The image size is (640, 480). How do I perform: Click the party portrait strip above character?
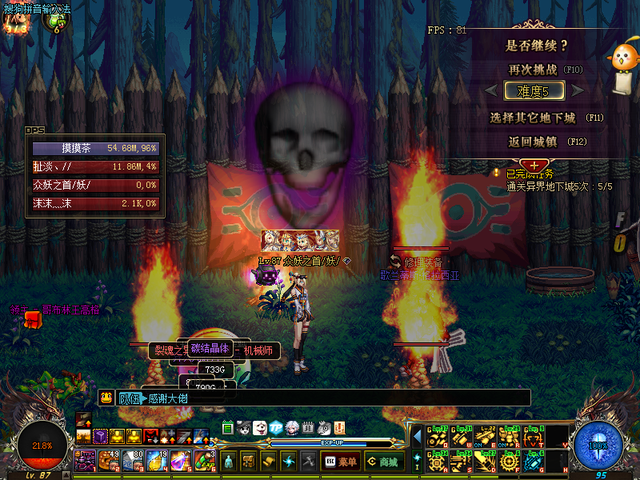tap(300, 240)
